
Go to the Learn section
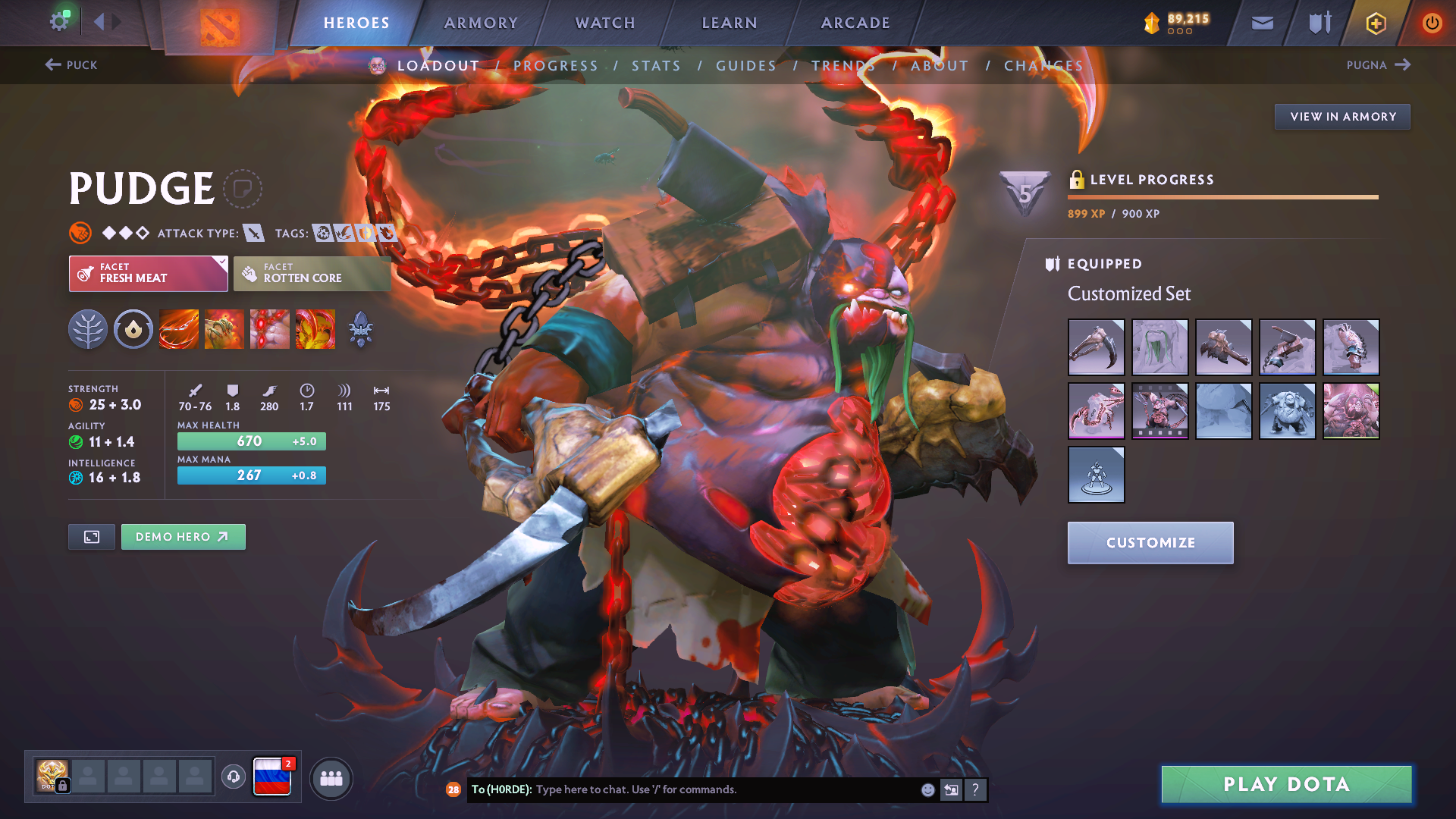(x=730, y=23)
